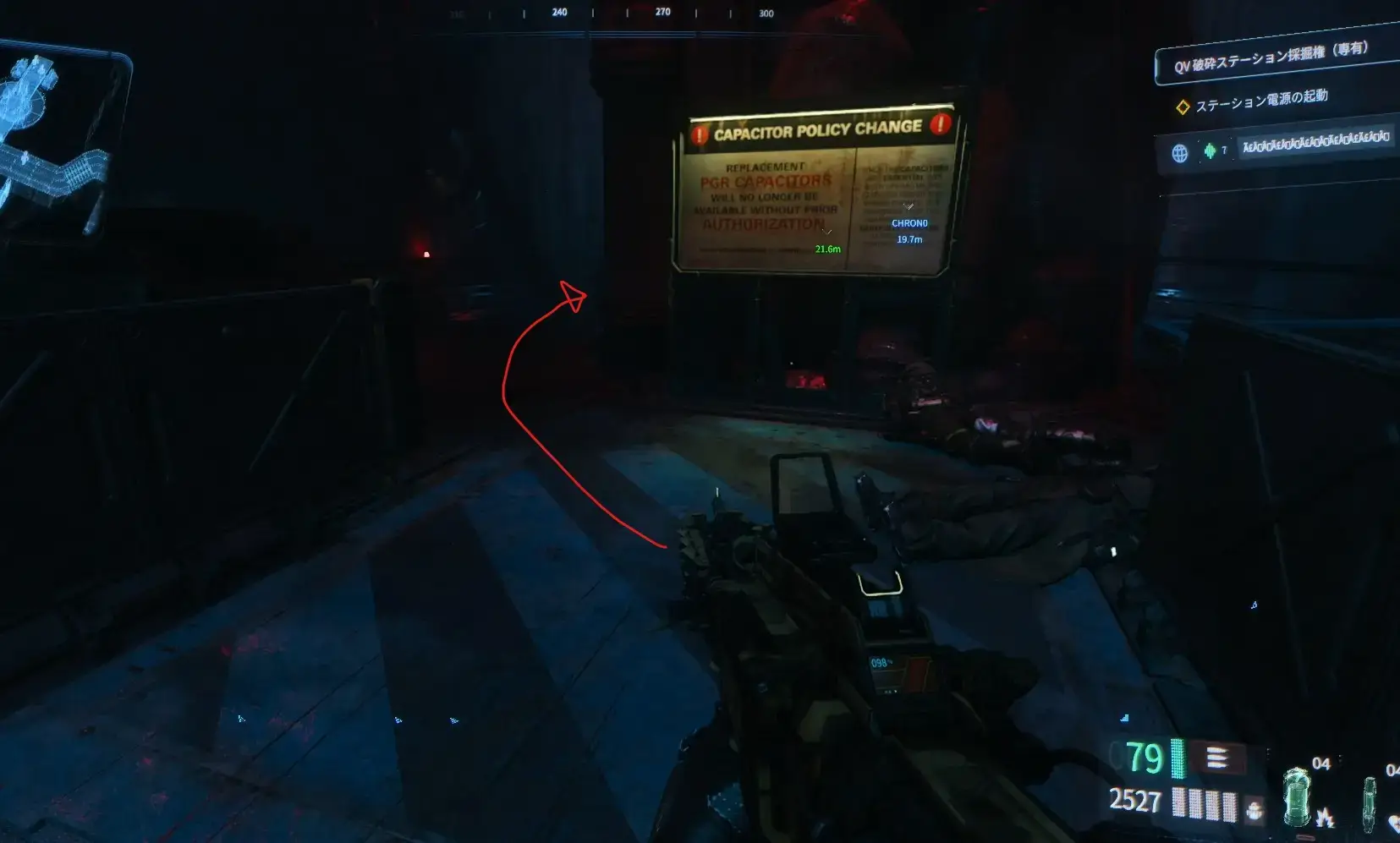
Task: Click the compass heading strip
Action: click(x=611, y=14)
